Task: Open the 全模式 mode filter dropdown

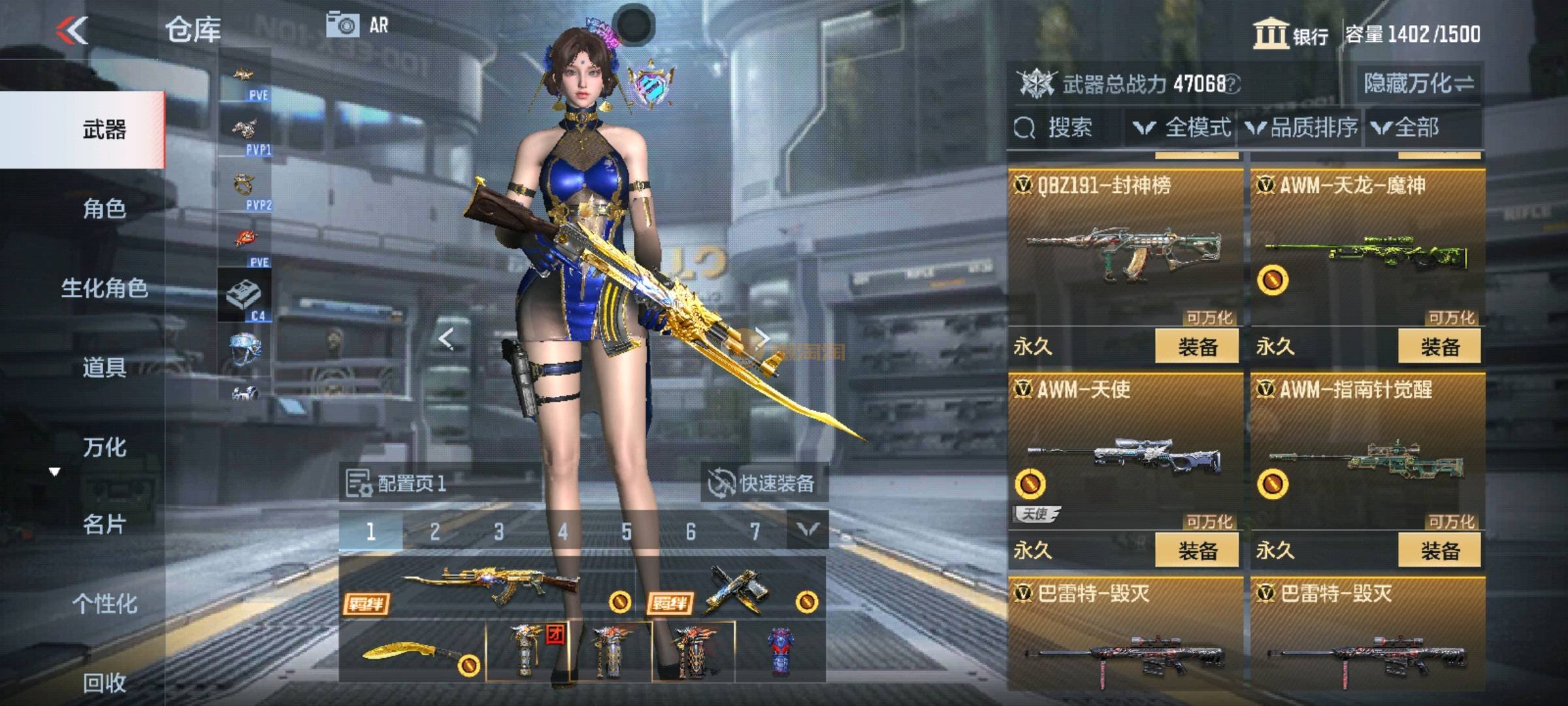Action: click(1183, 127)
